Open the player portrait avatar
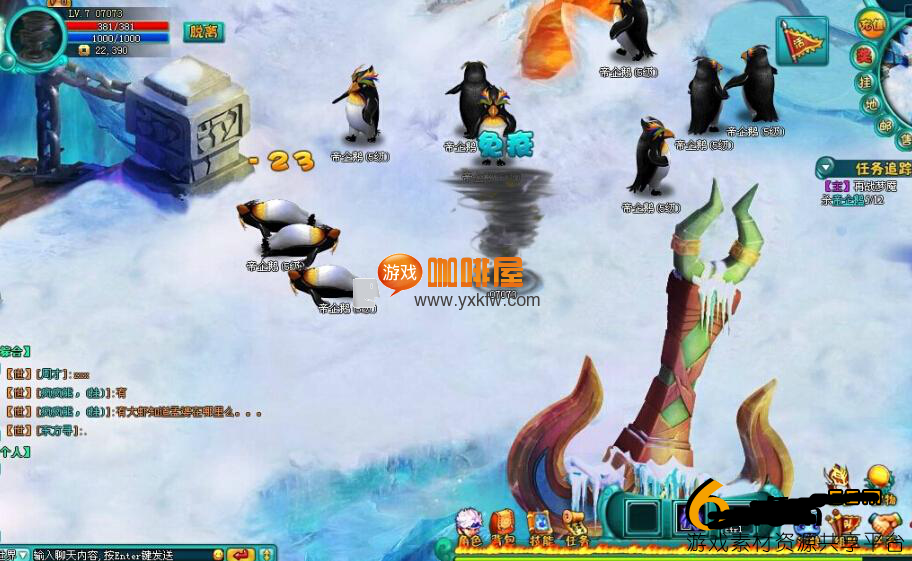912x561 pixels. coord(35,36)
